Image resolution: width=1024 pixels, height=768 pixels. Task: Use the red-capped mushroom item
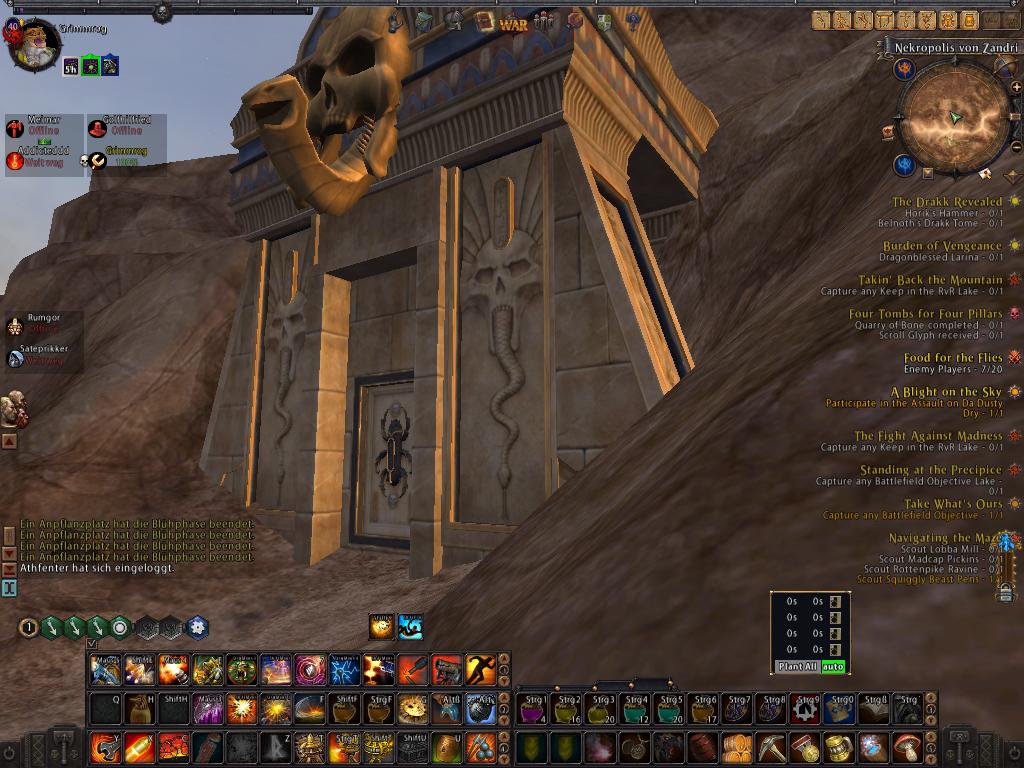point(907,748)
